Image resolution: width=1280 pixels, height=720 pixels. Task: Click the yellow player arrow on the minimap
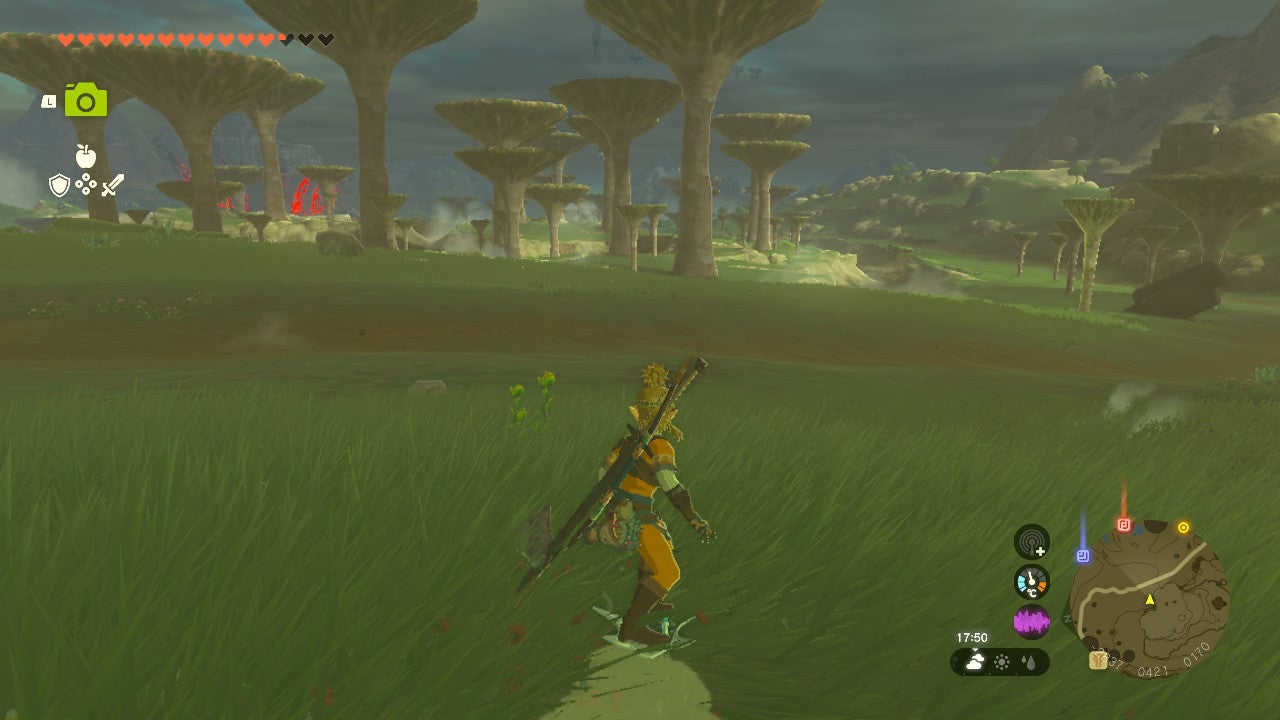click(1149, 600)
